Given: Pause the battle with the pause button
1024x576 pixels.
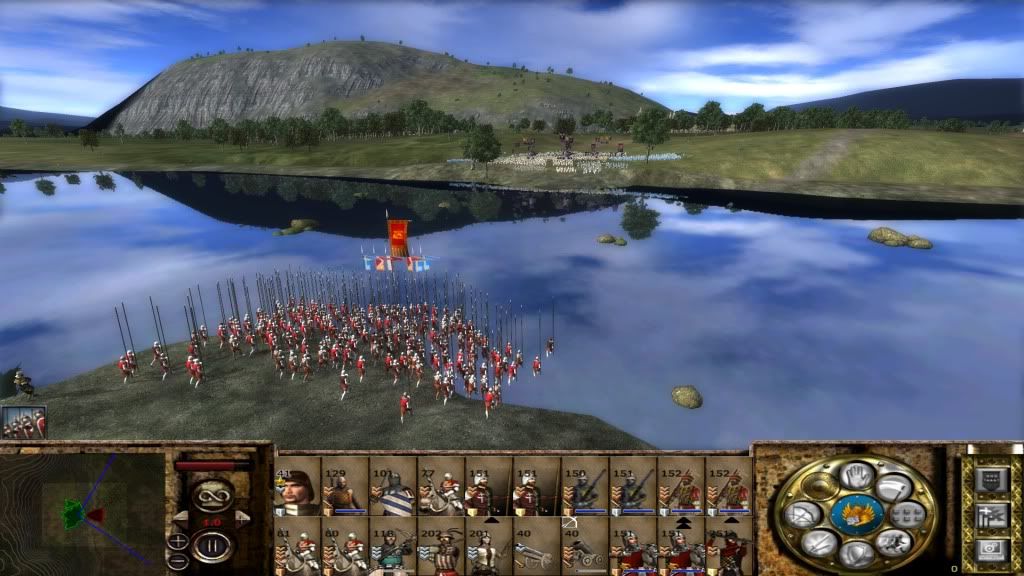Looking at the screenshot, I should pyautogui.click(x=213, y=546).
